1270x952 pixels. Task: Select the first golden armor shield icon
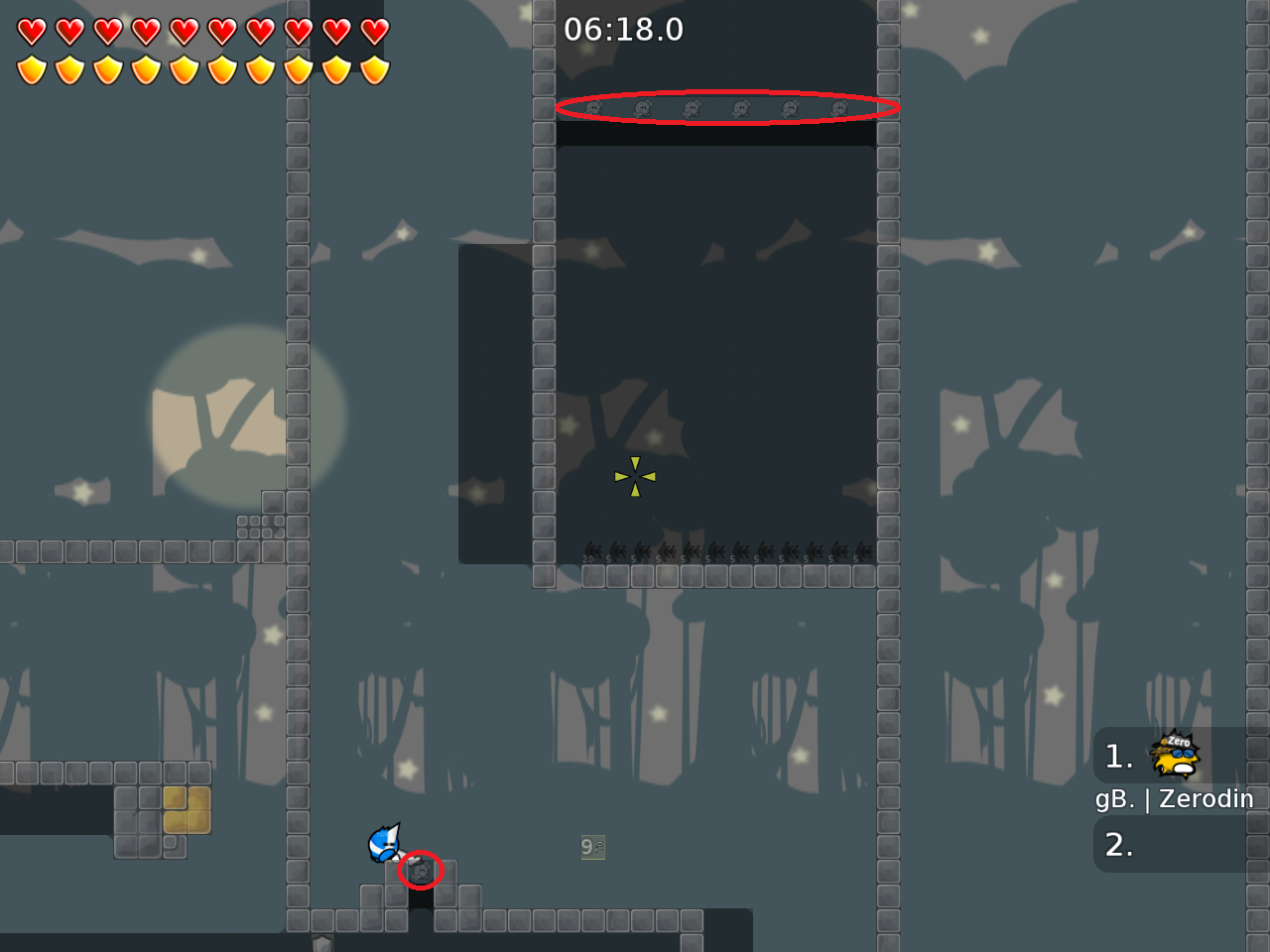[x=33, y=67]
